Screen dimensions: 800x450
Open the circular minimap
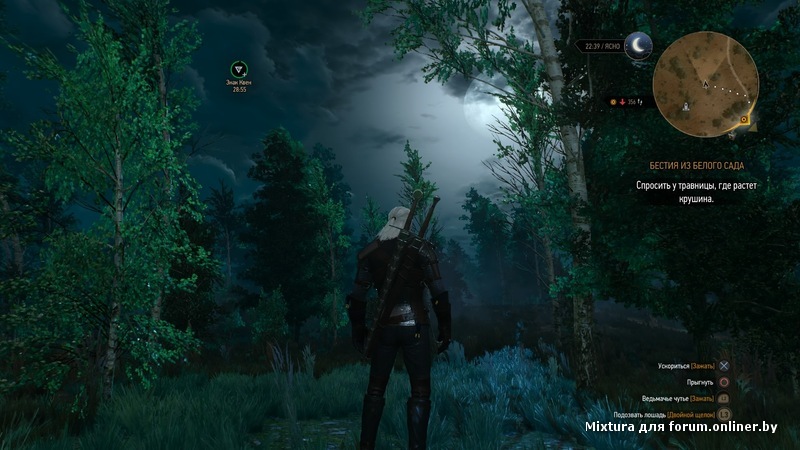coord(704,83)
